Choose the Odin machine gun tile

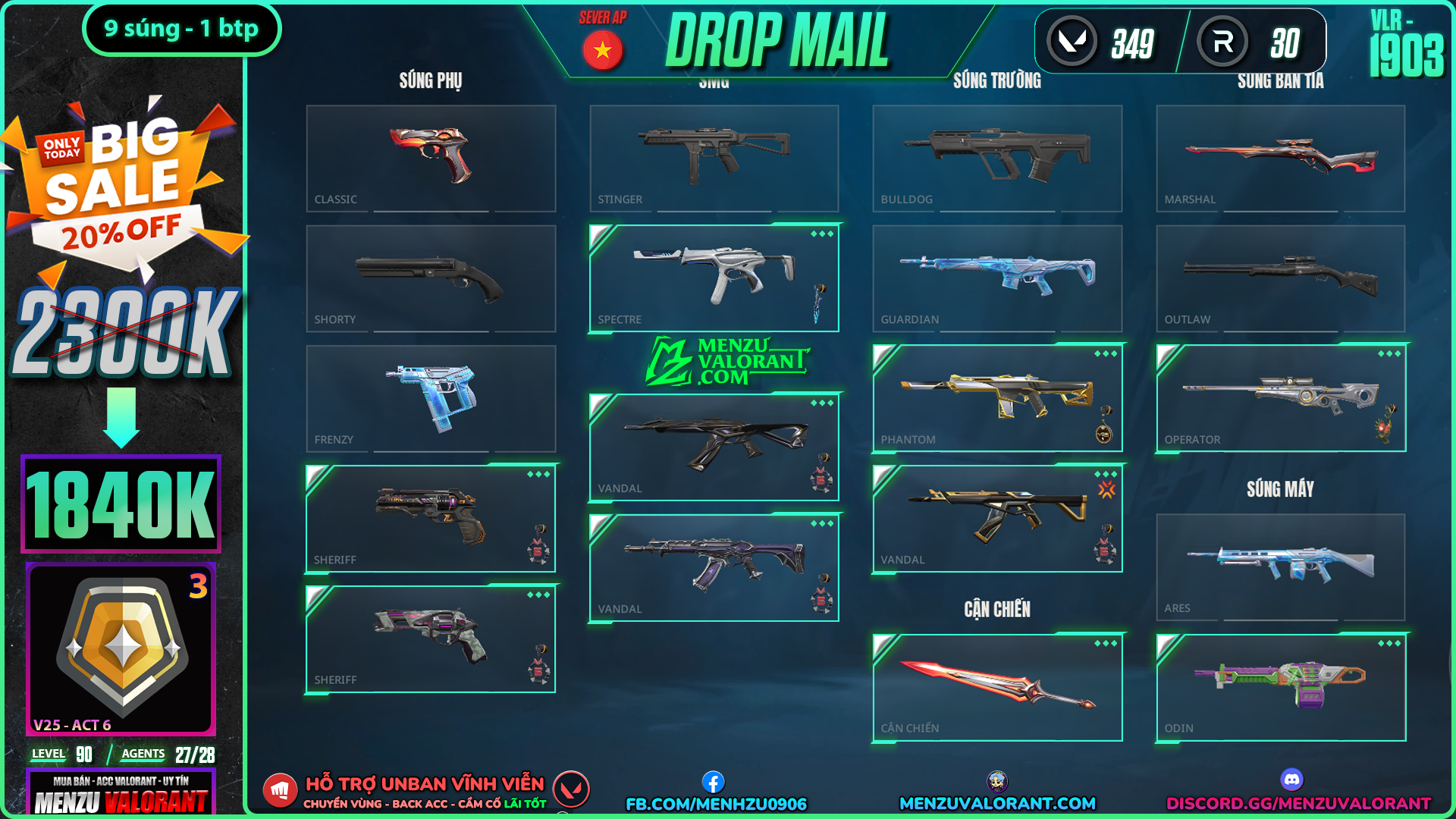1280,687
